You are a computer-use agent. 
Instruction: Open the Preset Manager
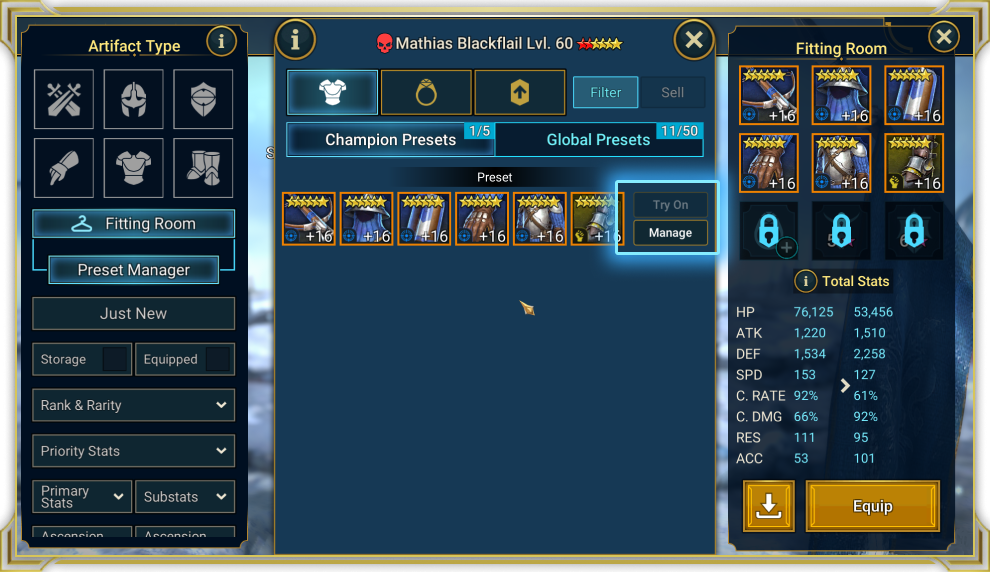click(133, 270)
